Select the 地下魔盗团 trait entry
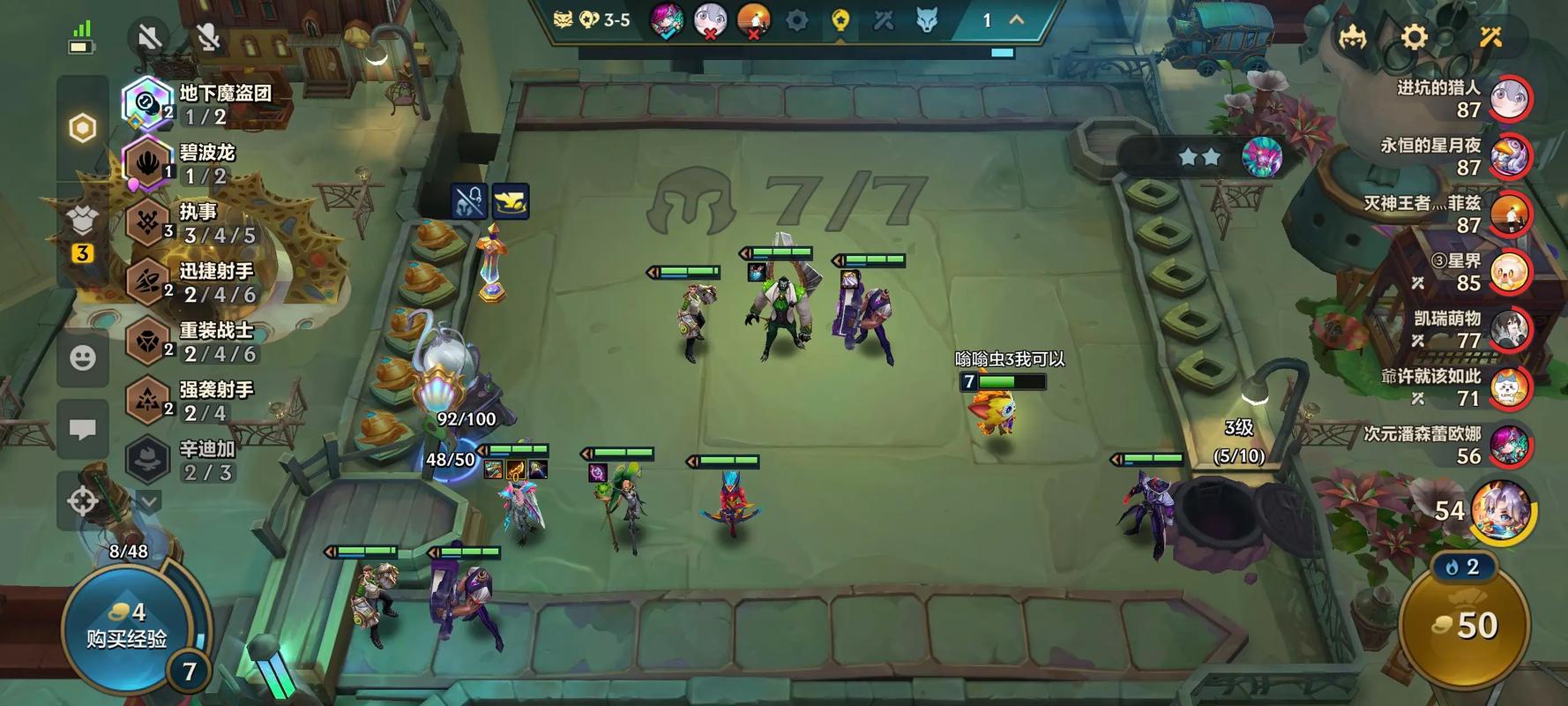 [x=198, y=103]
